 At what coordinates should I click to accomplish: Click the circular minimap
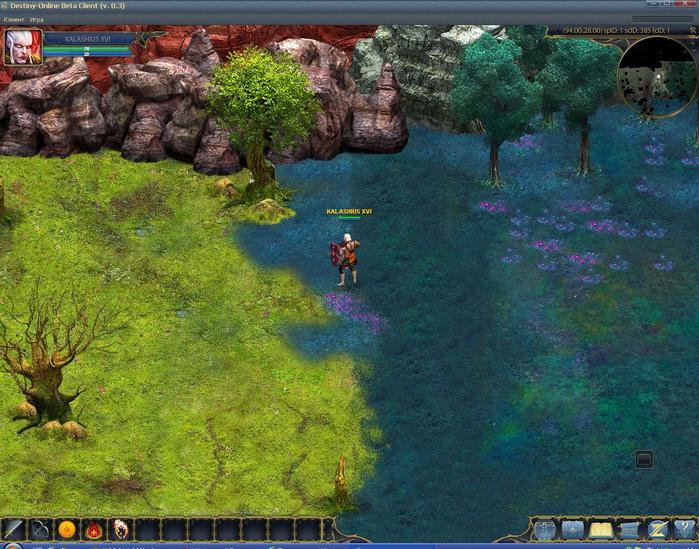tap(657, 75)
